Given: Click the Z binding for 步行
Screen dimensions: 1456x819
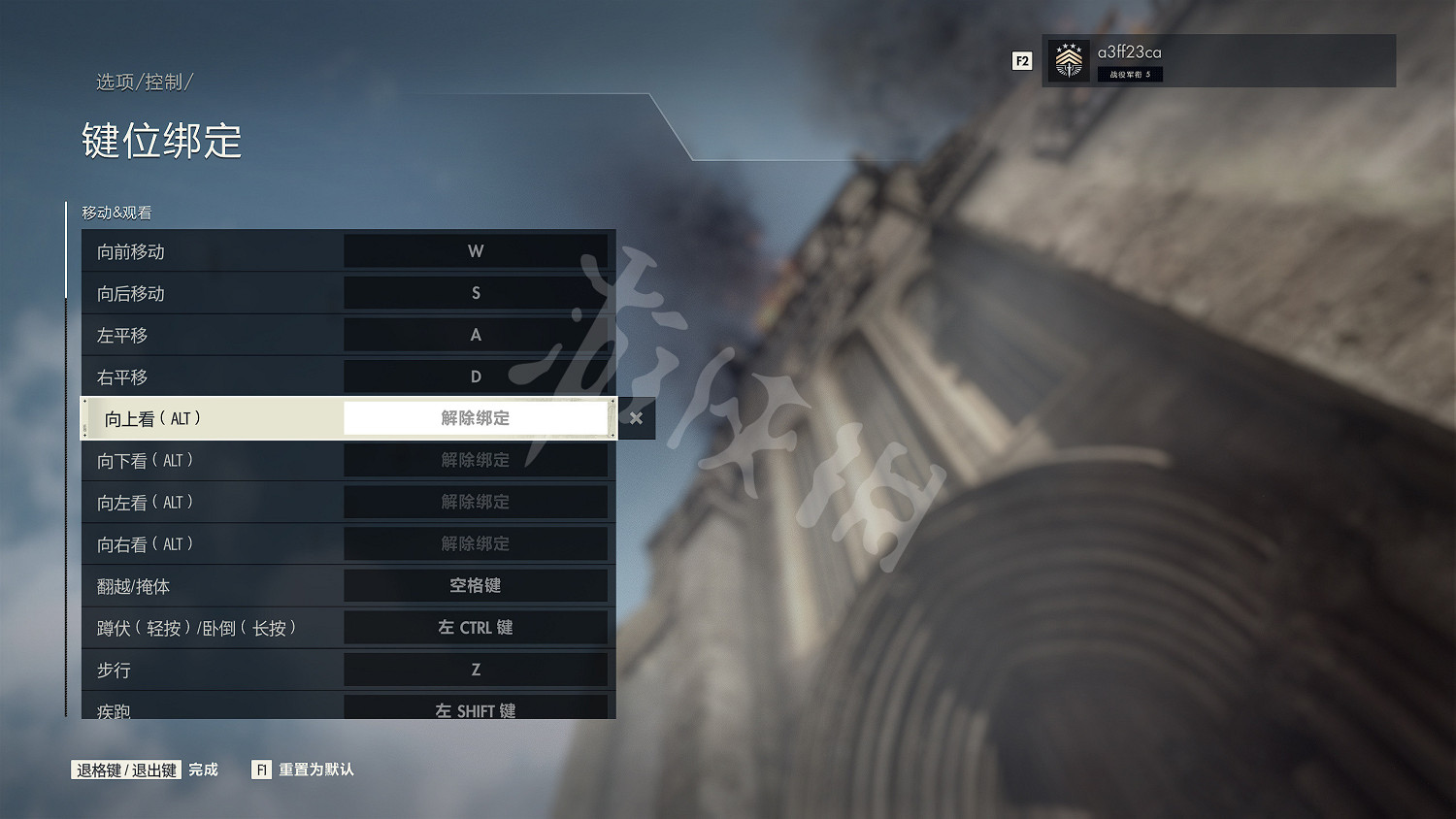Looking at the screenshot, I should [x=476, y=669].
